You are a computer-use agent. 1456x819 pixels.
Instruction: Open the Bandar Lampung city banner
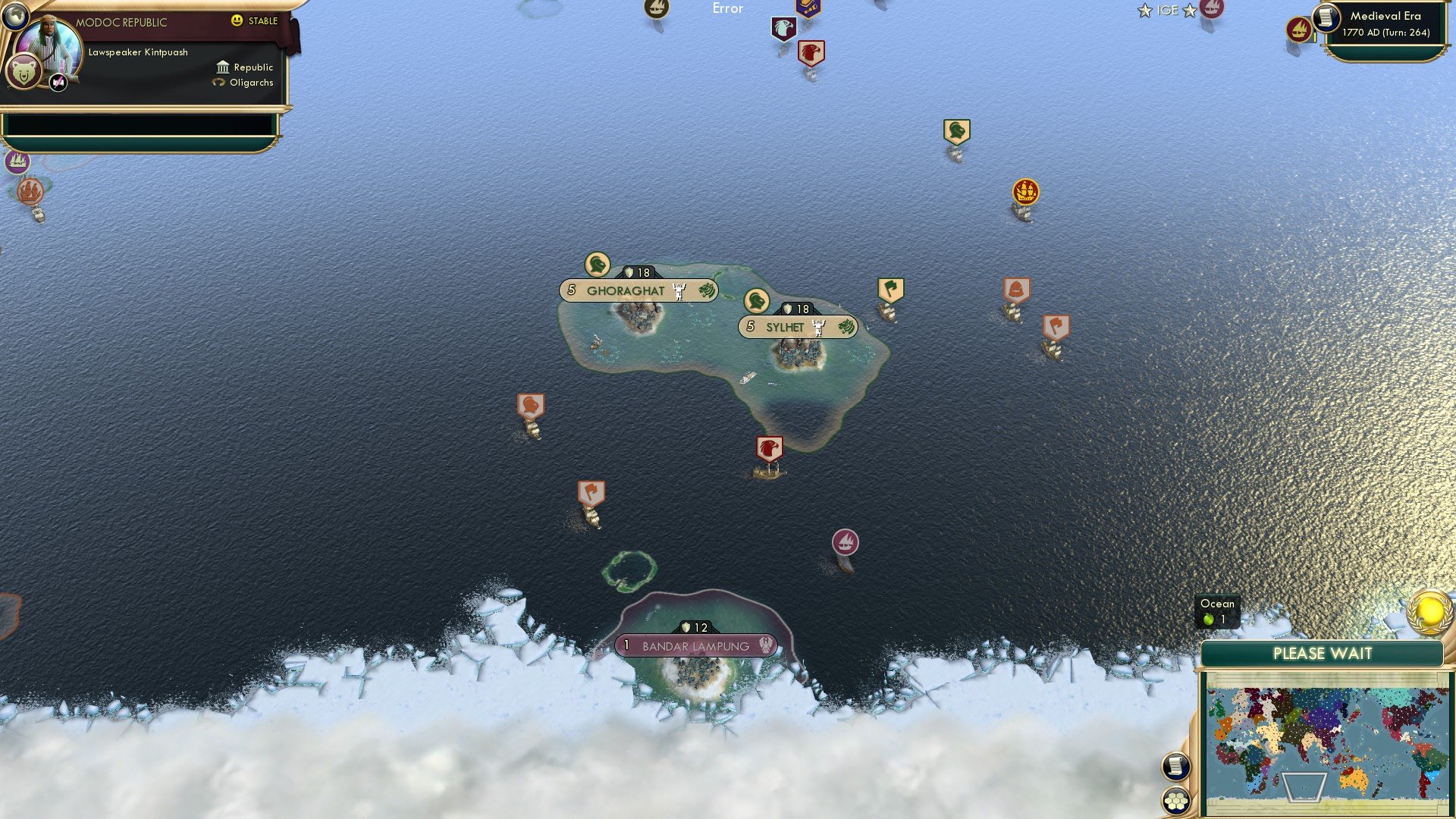pyautogui.click(x=694, y=645)
